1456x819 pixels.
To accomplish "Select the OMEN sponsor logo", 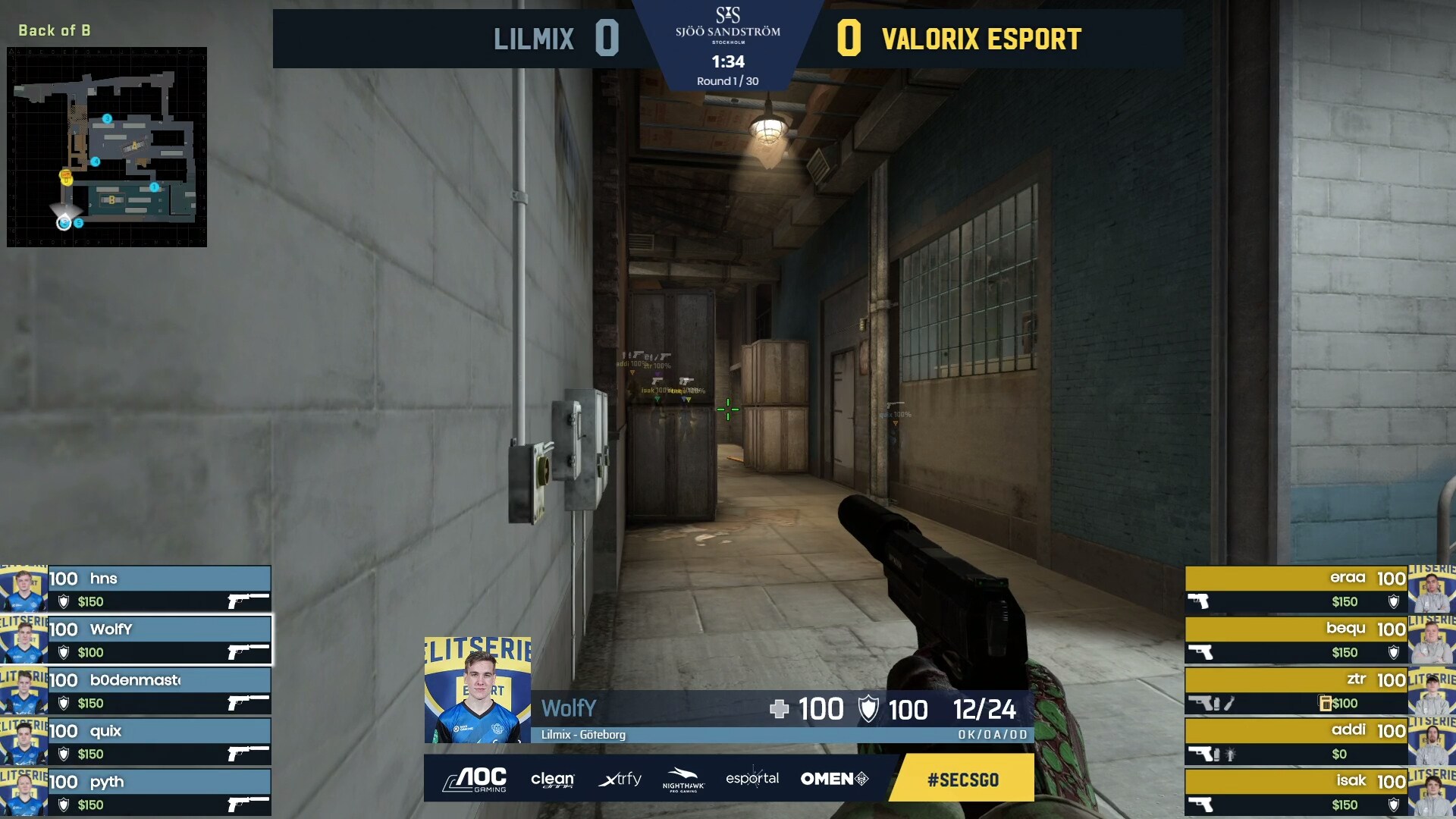I will [830, 778].
